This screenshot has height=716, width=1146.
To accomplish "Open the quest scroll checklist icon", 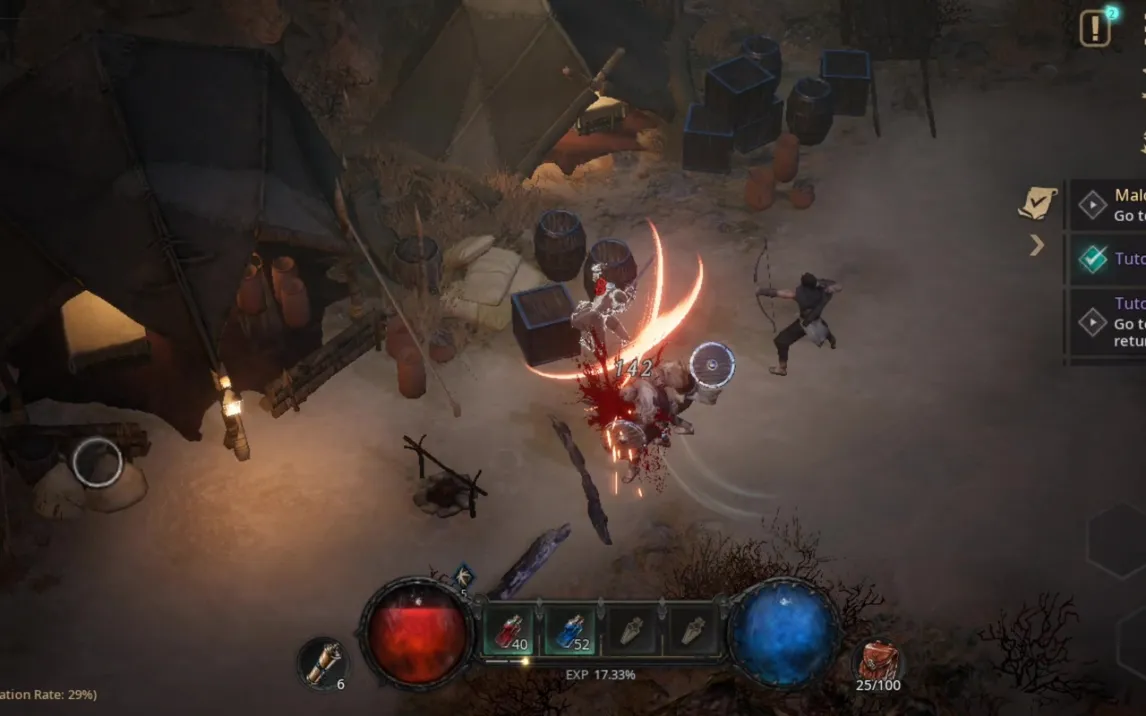I will point(1037,203).
